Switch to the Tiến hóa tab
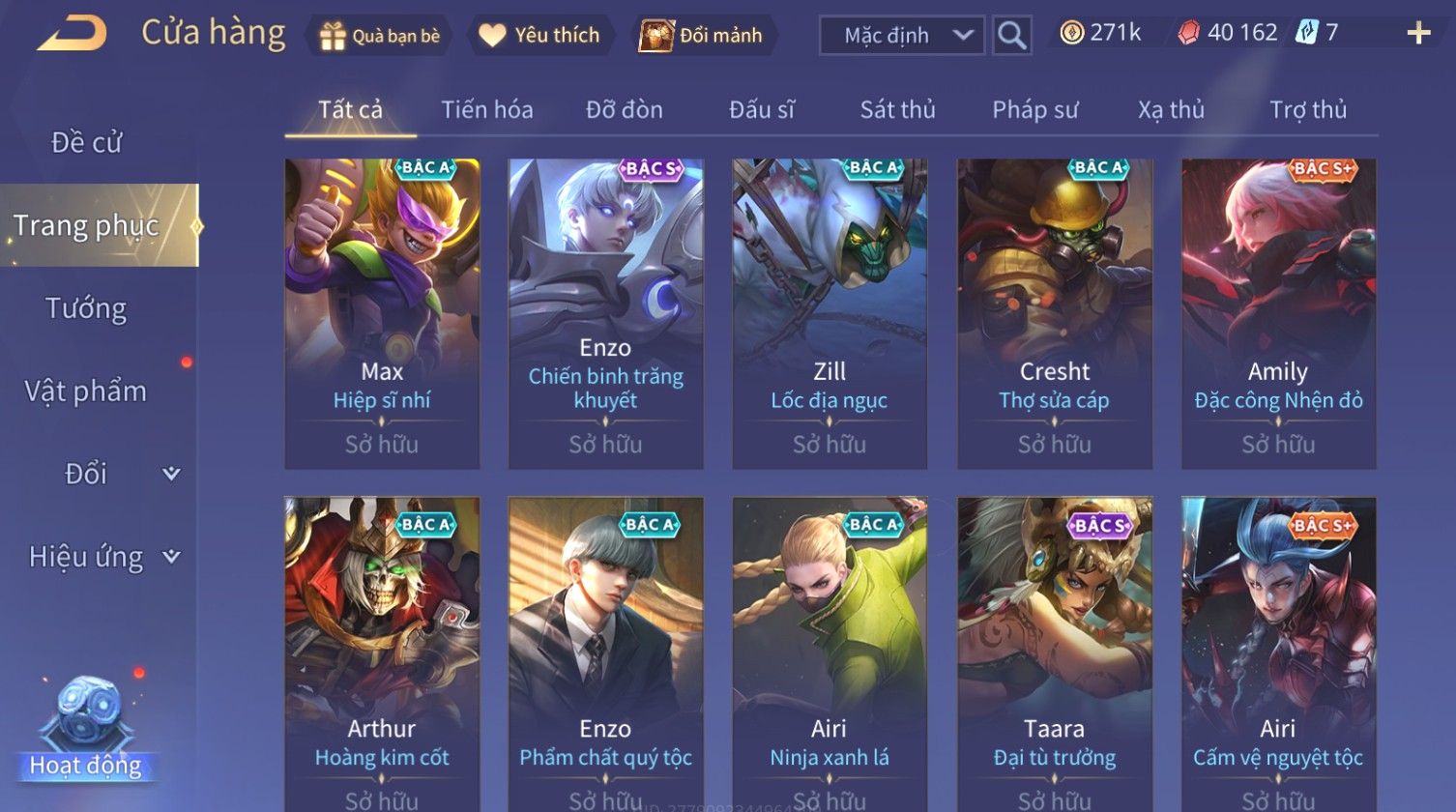Image resolution: width=1456 pixels, height=812 pixels. pos(487,110)
